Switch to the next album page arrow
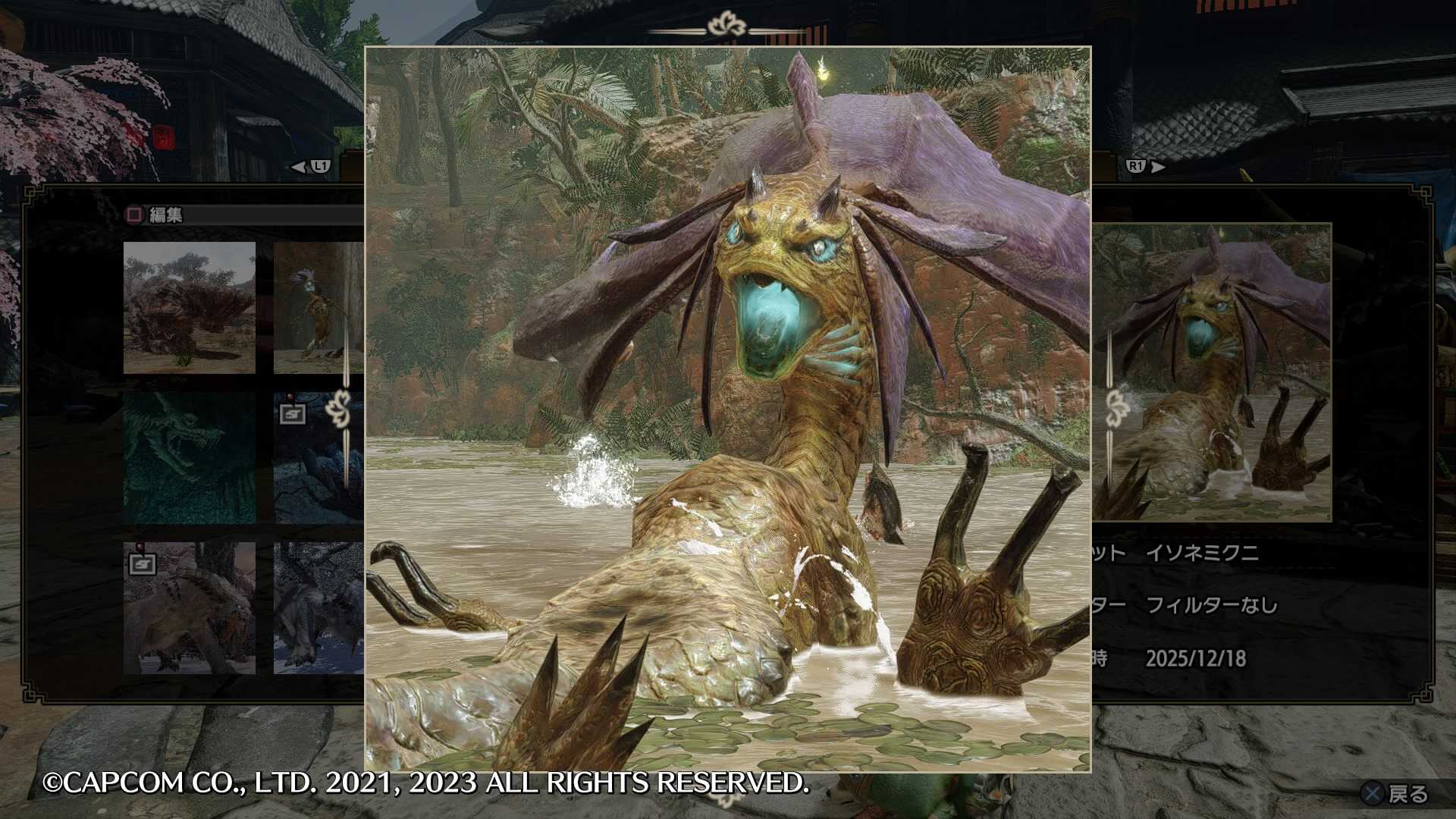The image size is (1456, 819). click(x=1145, y=166)
